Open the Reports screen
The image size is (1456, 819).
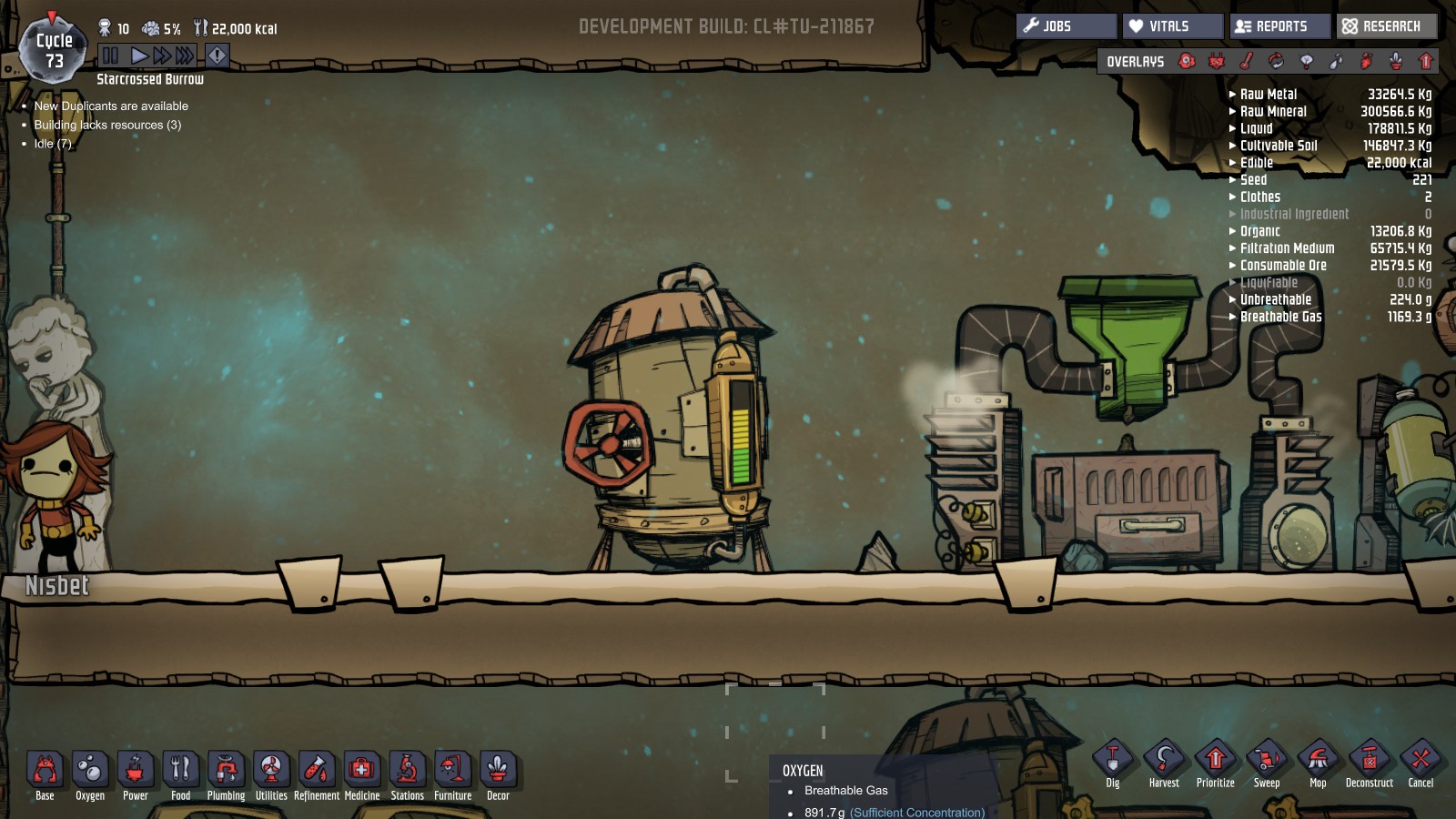coord(1279,26)
